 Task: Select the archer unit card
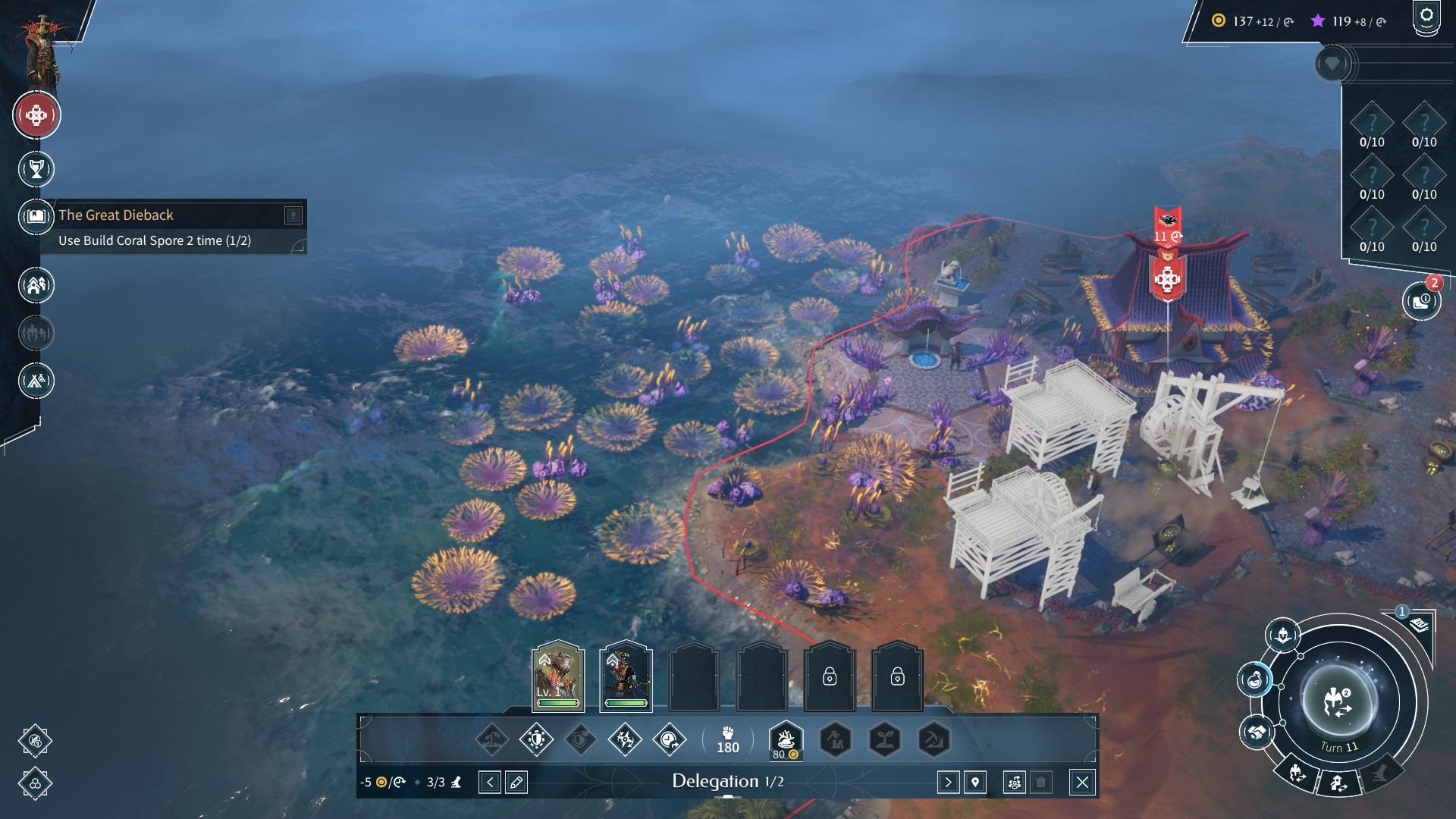click(x=626, y=675)
